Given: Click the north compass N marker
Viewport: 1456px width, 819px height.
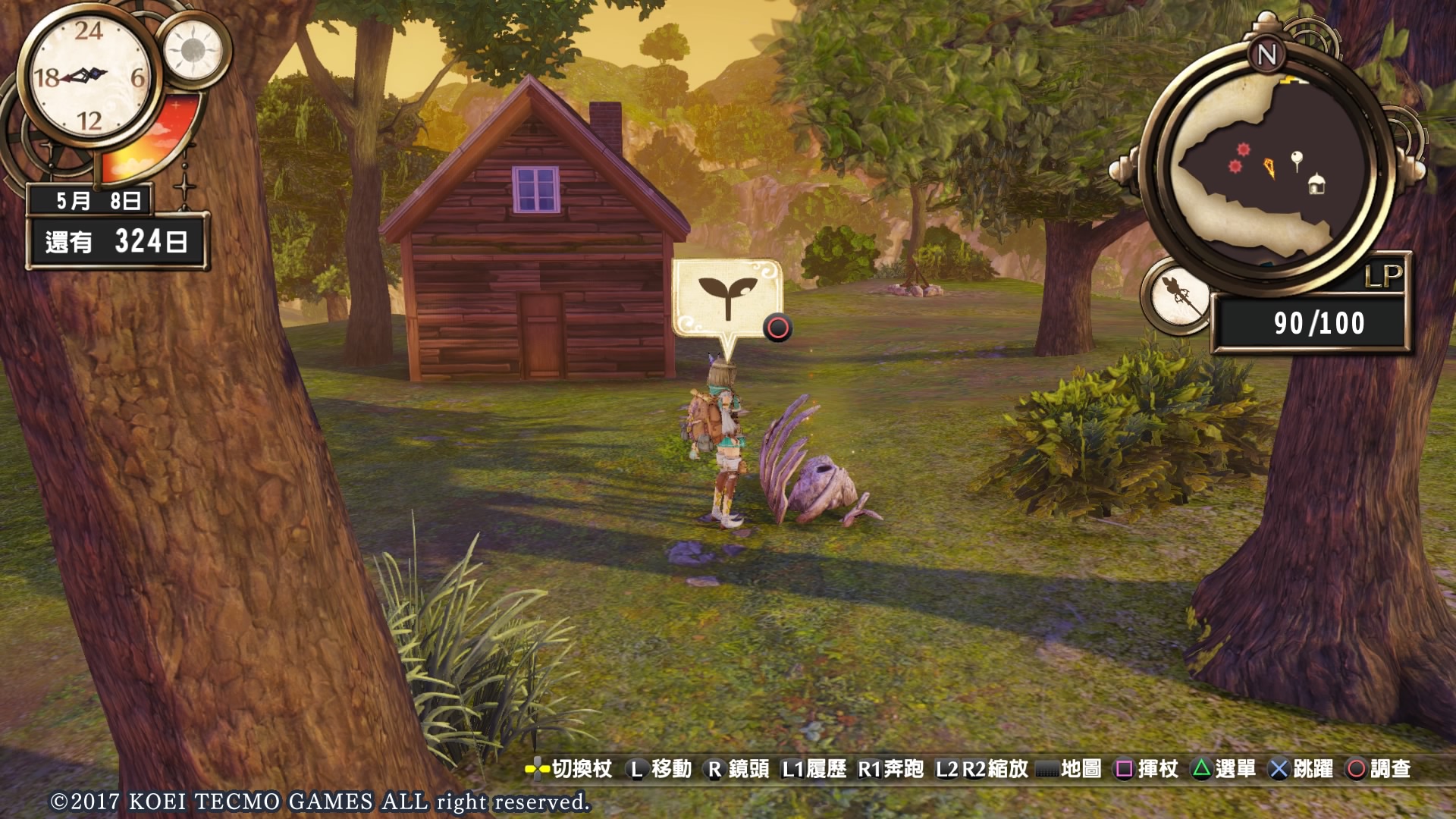Looking at the screenshot, I should point(1266,55).
